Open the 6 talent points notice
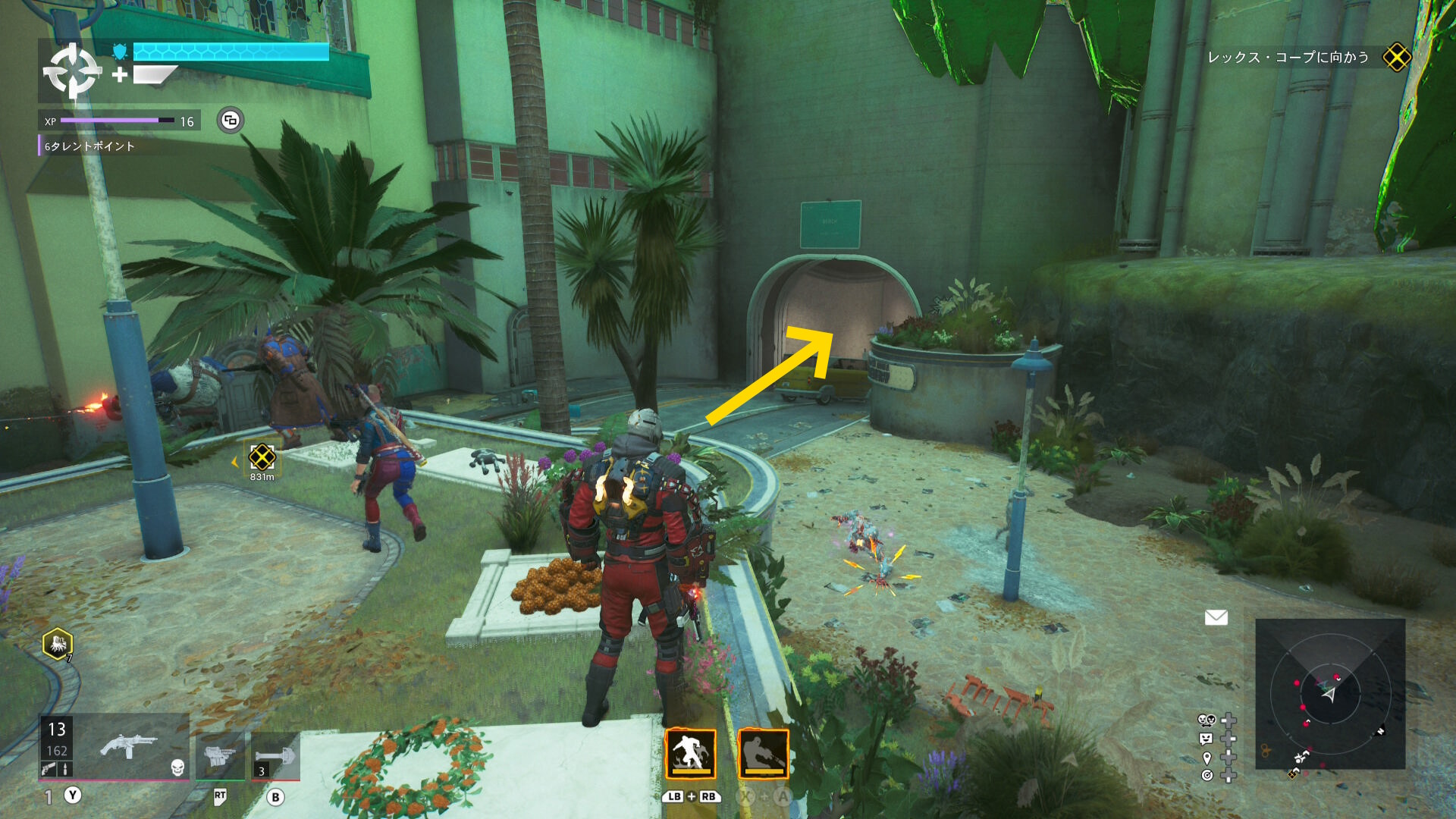The height and width of the screenshot is (819, 1456). [89, 146]
